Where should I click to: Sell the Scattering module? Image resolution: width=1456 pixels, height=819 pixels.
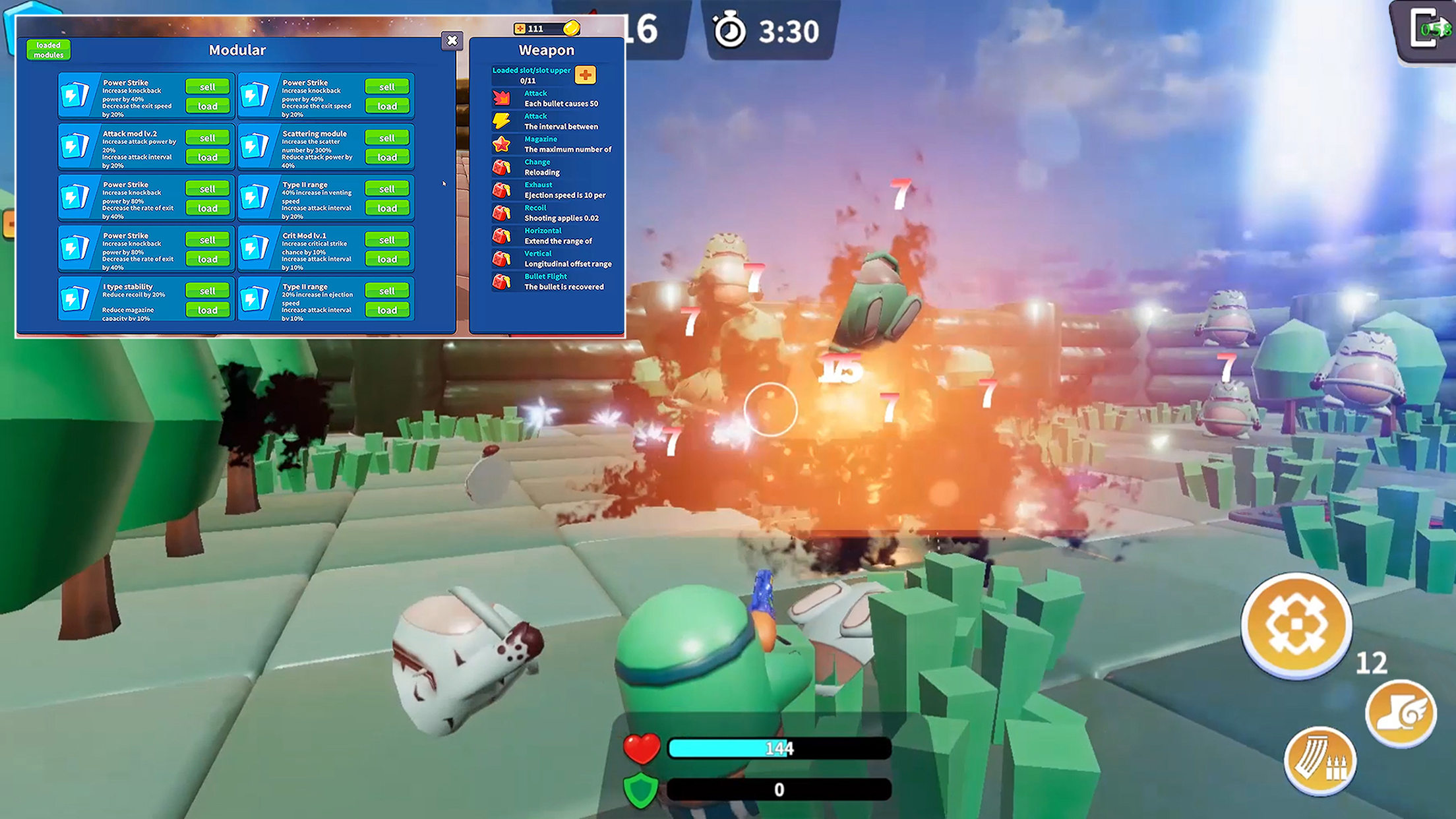(x=387, y=137)
